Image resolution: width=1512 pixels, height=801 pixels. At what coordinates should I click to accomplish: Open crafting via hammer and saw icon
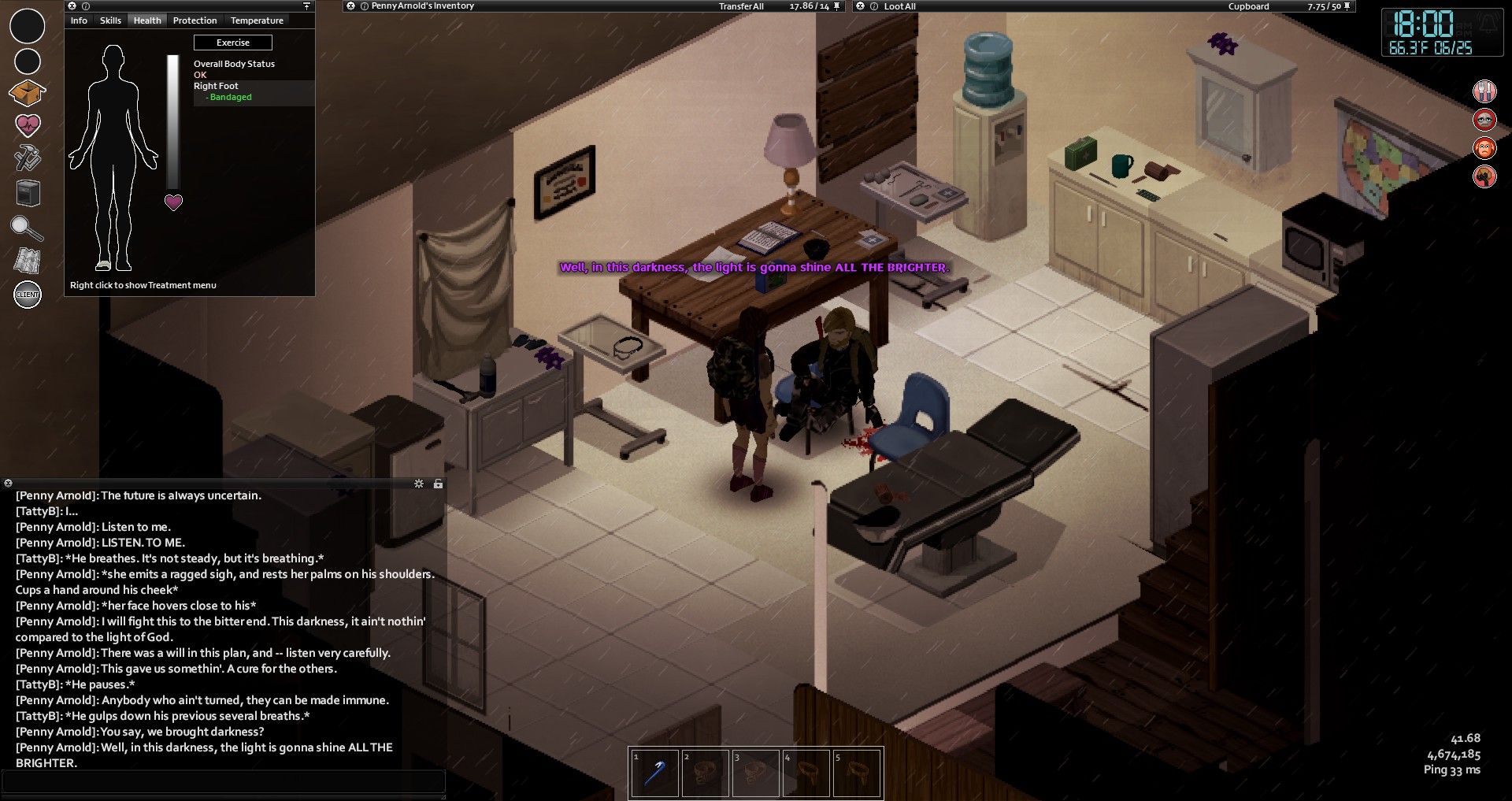point(28,158)
